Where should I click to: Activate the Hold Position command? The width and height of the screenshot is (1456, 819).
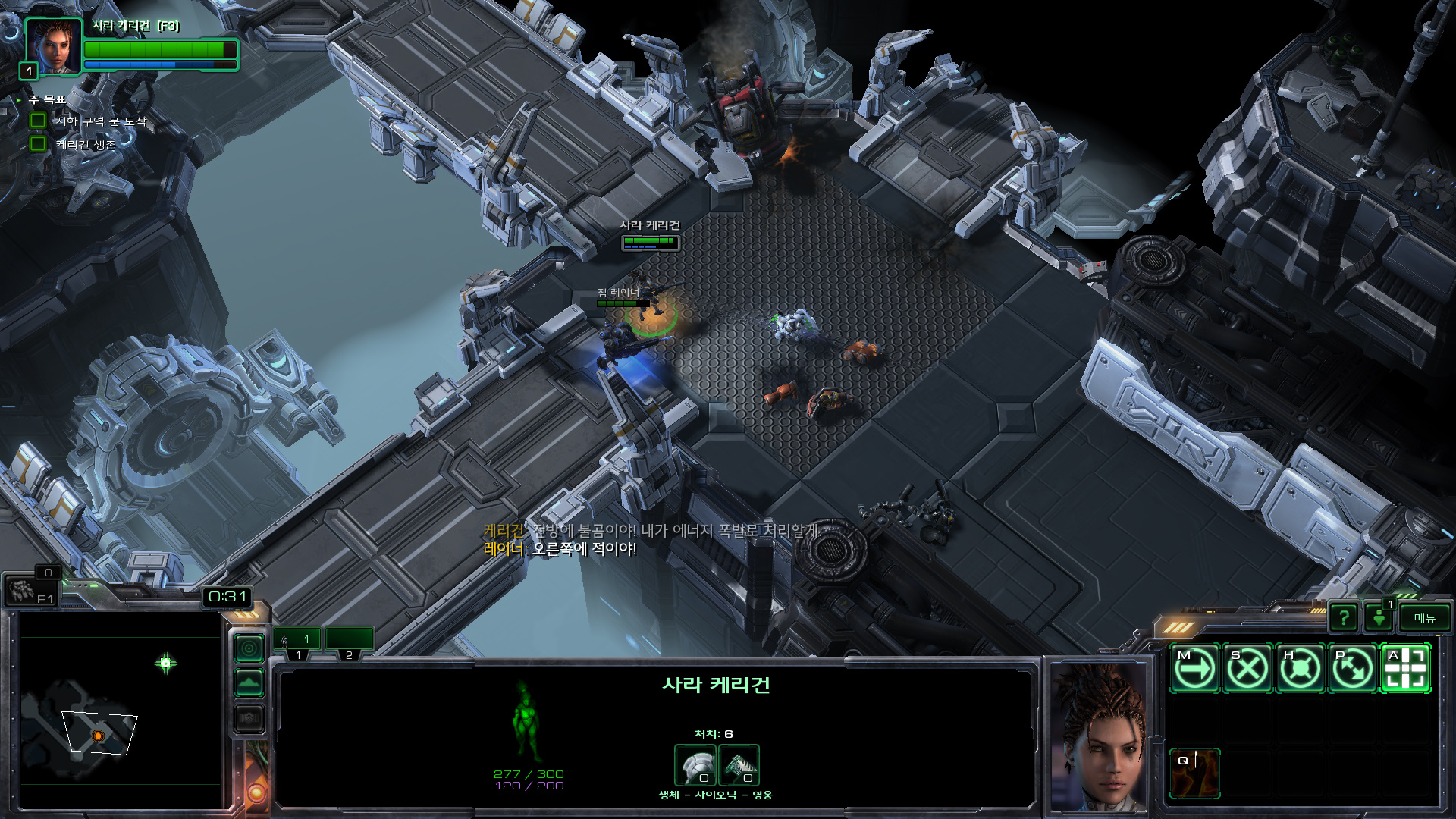click(1301, 669)
